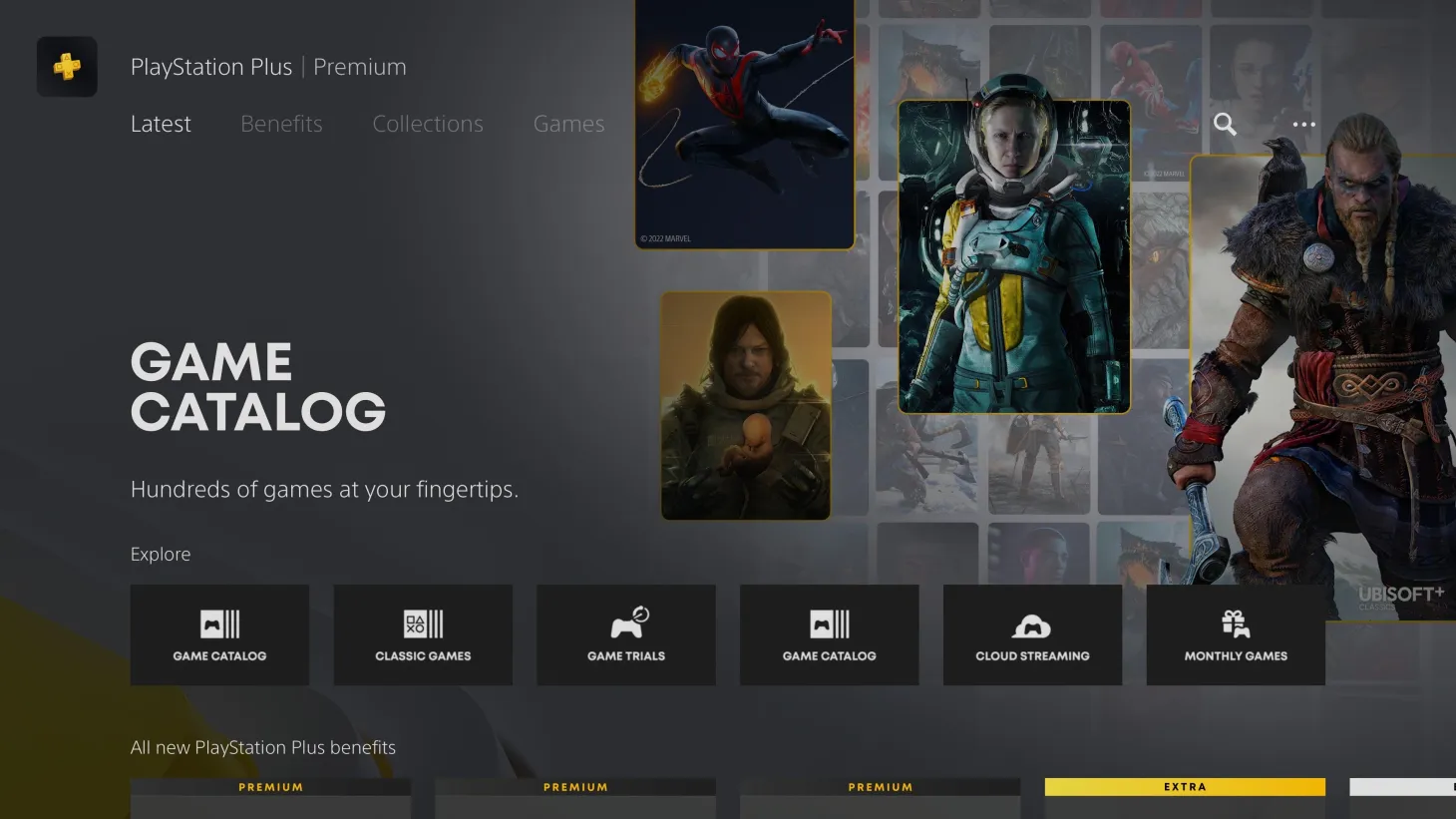Open the first Premium benefit card
This screenshot has width=1456, height=819.
270,798
